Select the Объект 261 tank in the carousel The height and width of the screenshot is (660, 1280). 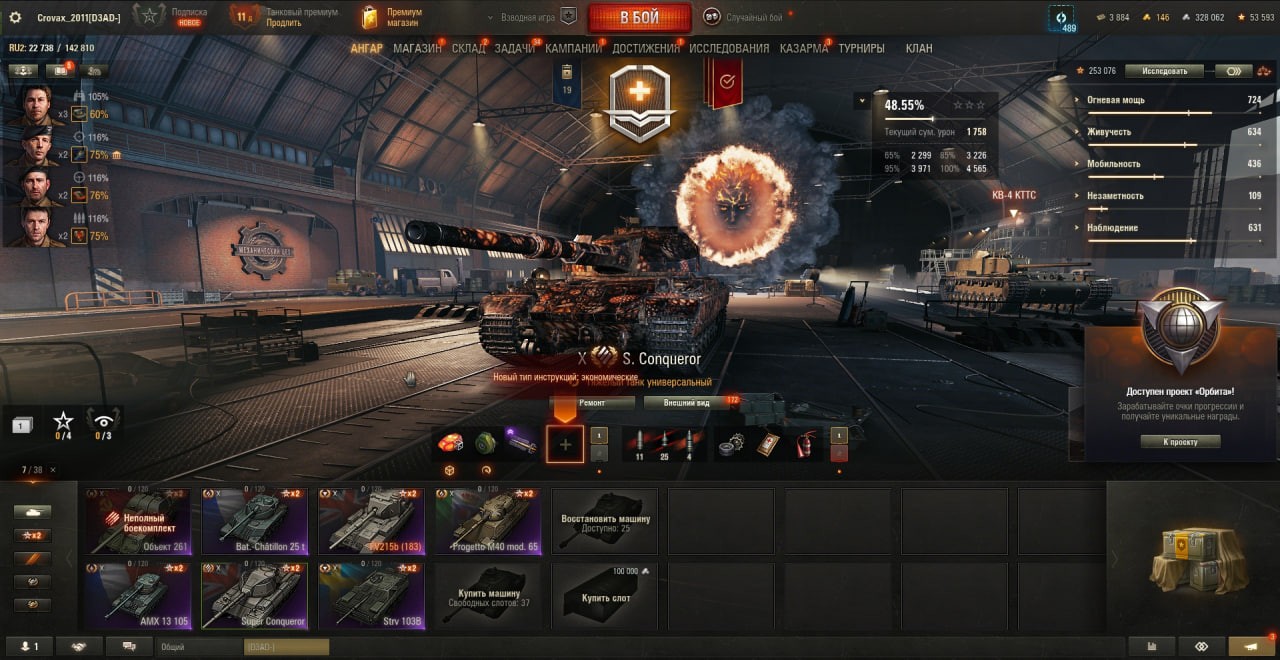click(x=138, y=520)
